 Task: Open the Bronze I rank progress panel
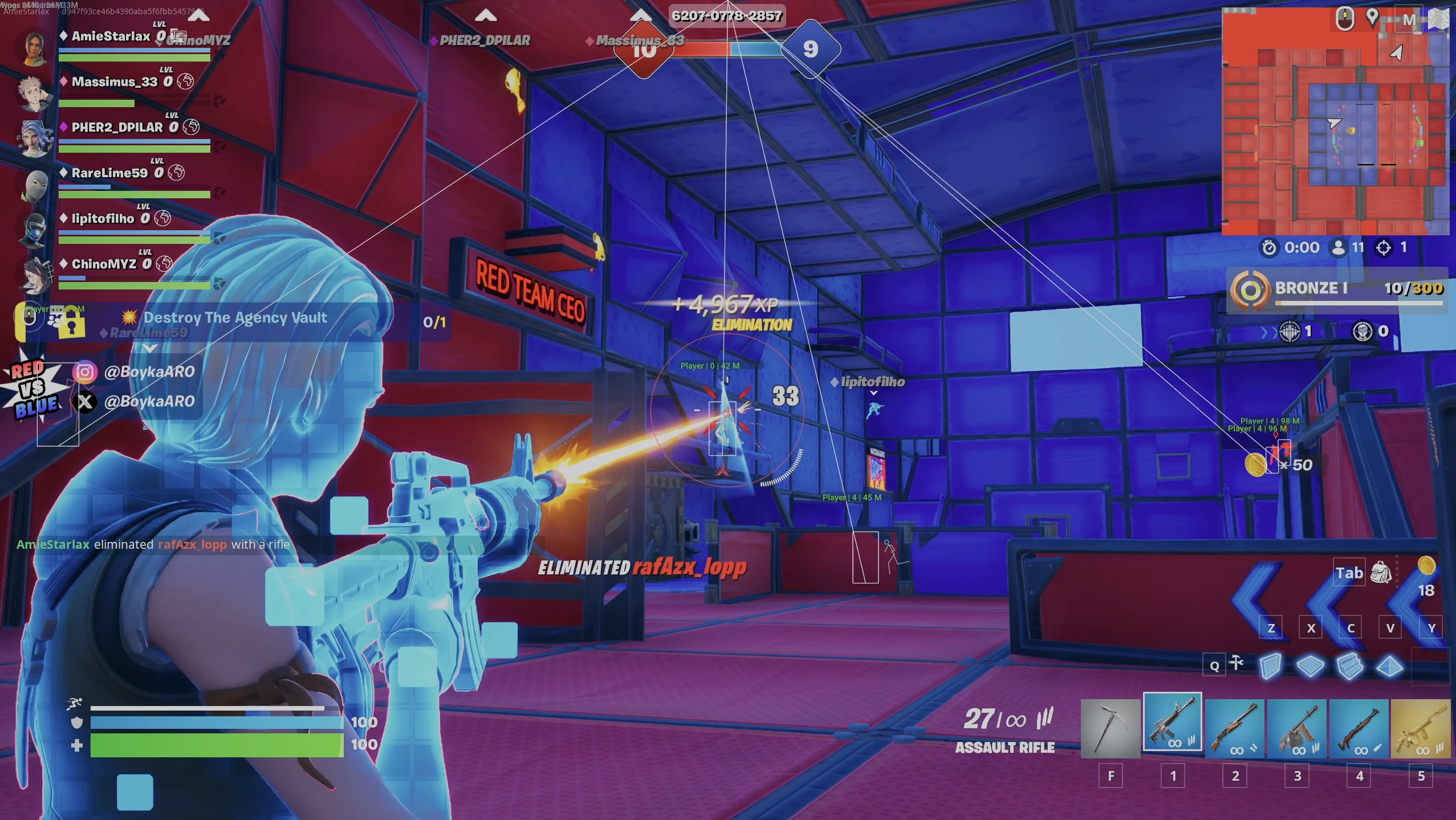click(1336, 289)
